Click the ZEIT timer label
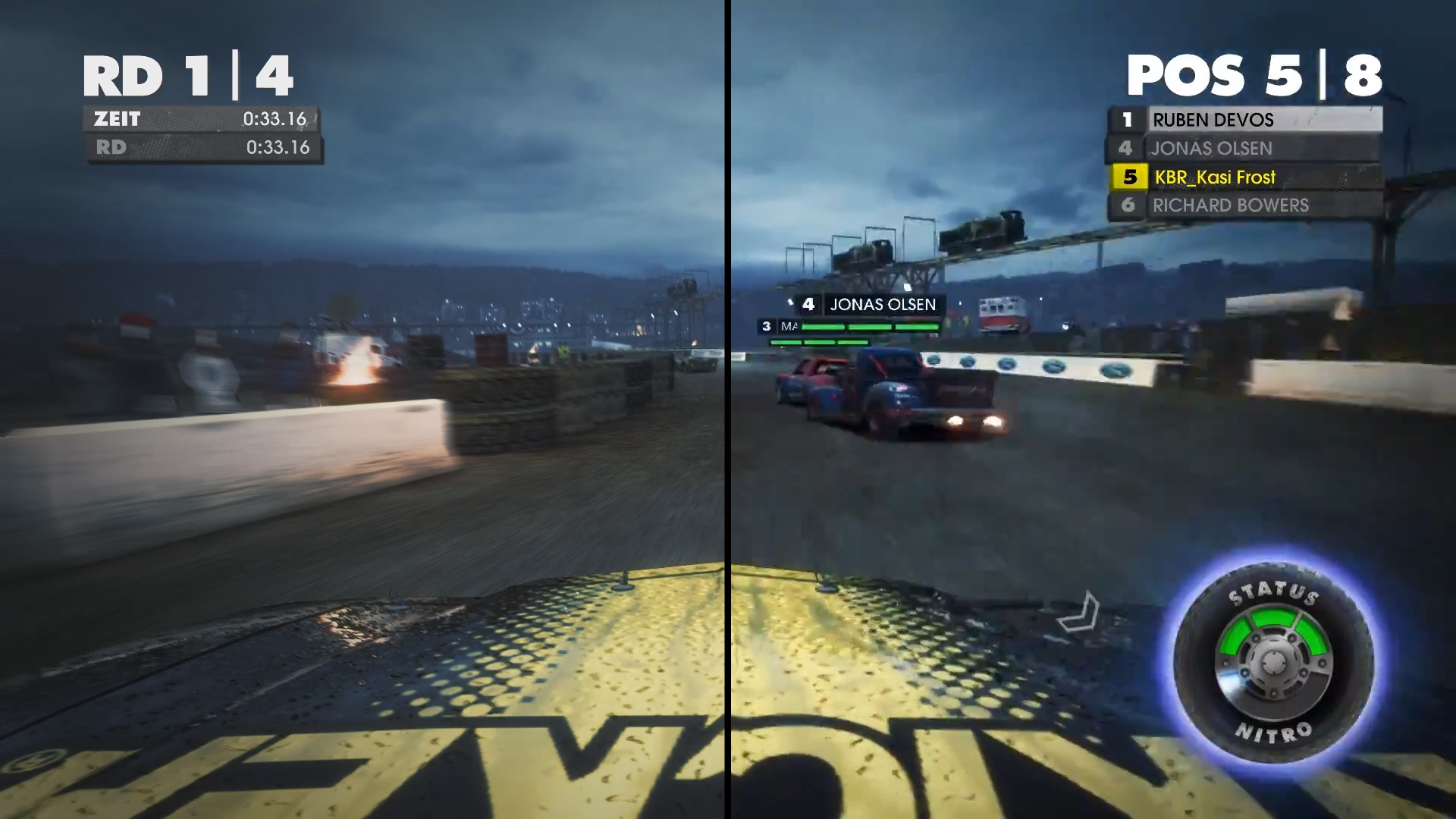Viewport: 1456px width, 819px height. click(x=115, y=119)
